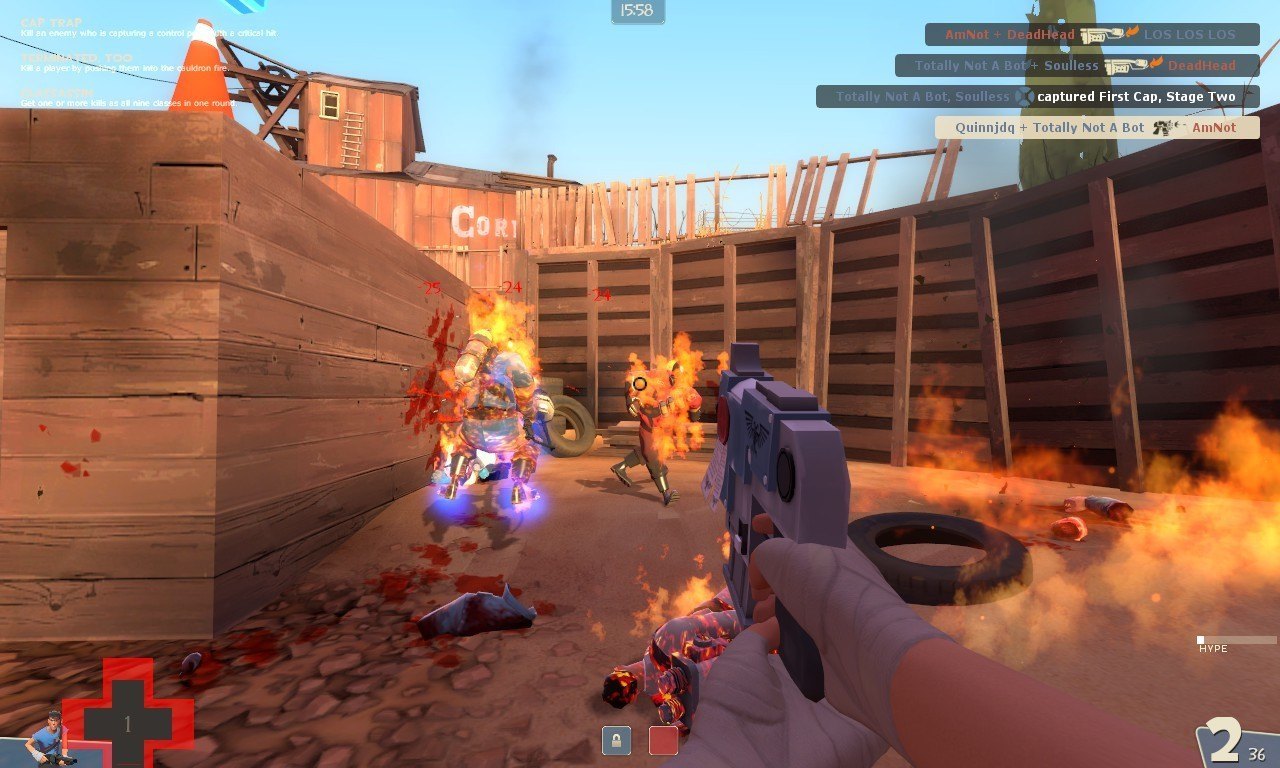Click the nine classes achievement tracker entry
The image size is (1280, 768).
(x=130, y=98)
